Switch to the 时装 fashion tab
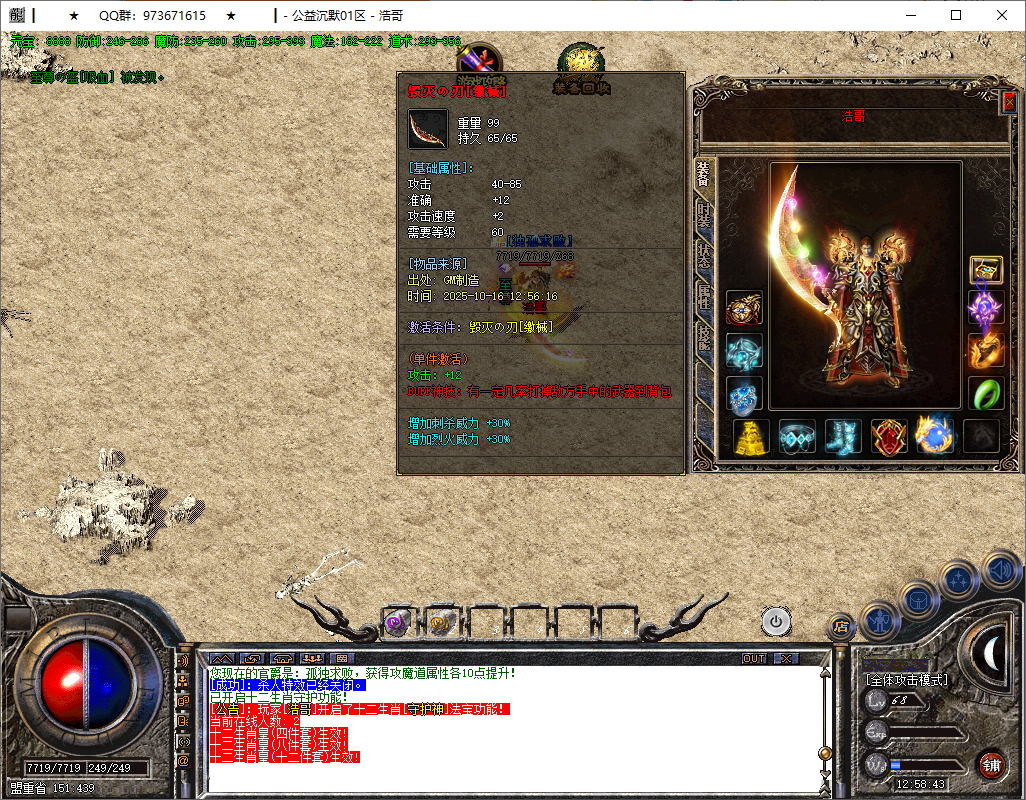 [x=704, y=217]
